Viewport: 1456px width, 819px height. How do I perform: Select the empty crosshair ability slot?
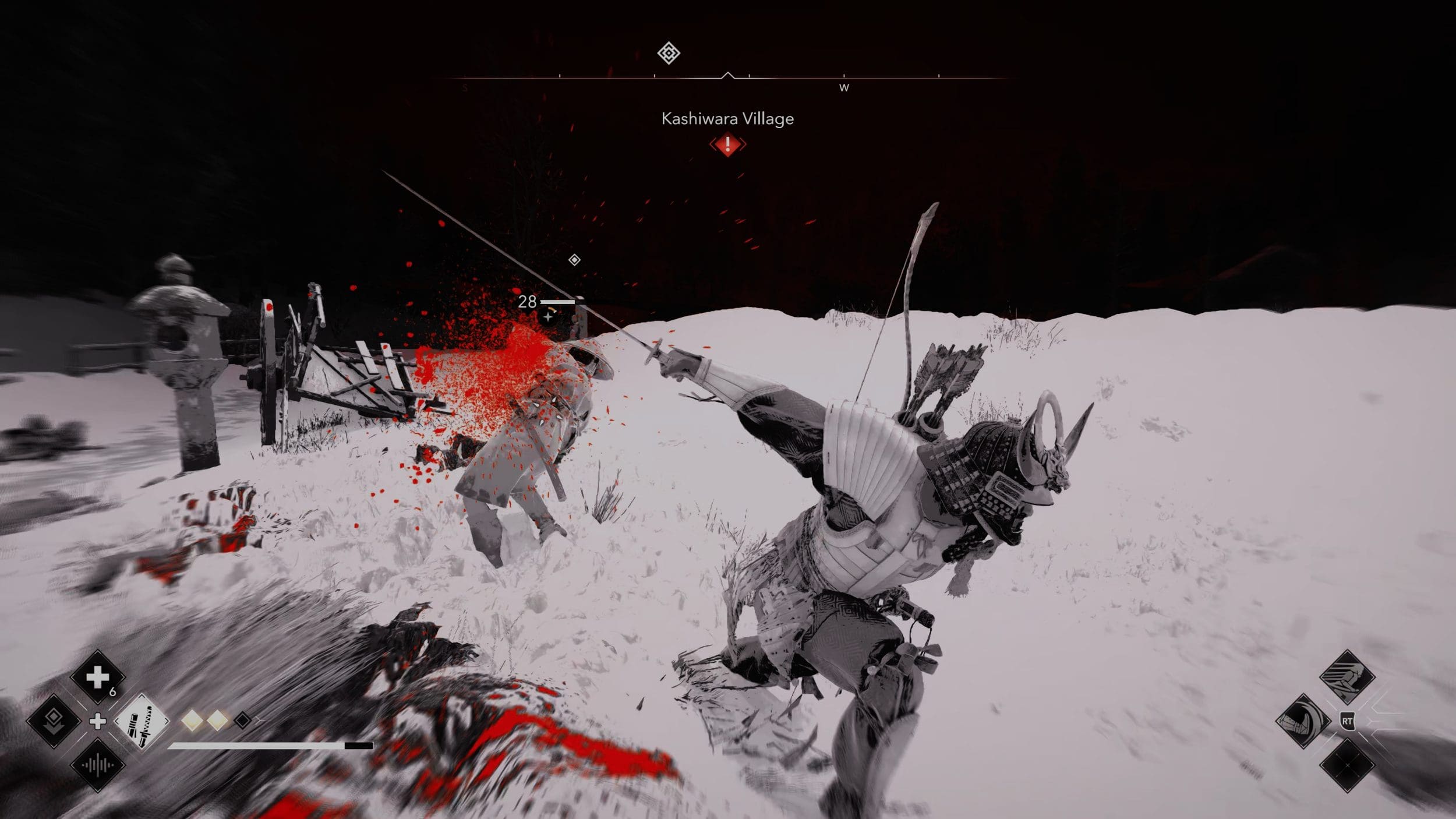(1347, 765)
